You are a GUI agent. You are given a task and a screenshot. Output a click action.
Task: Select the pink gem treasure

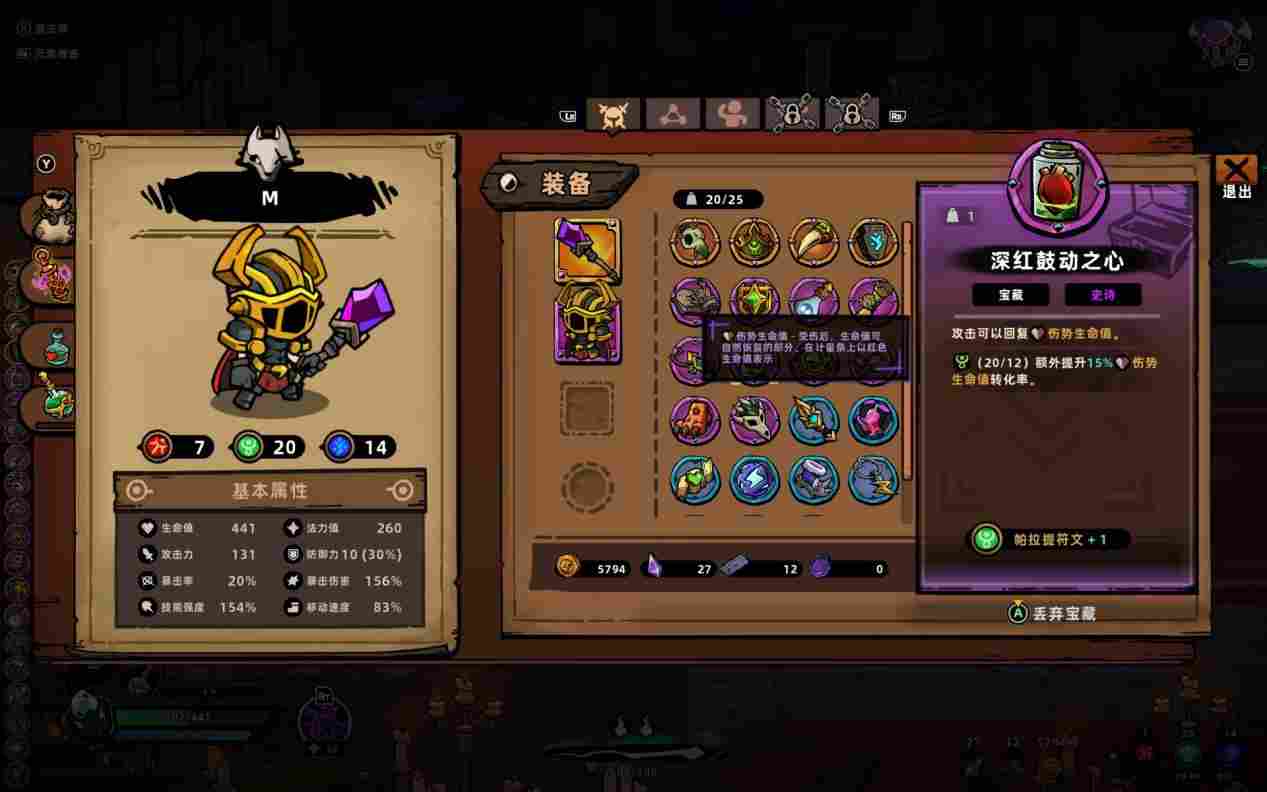click(x=873, y=420)
